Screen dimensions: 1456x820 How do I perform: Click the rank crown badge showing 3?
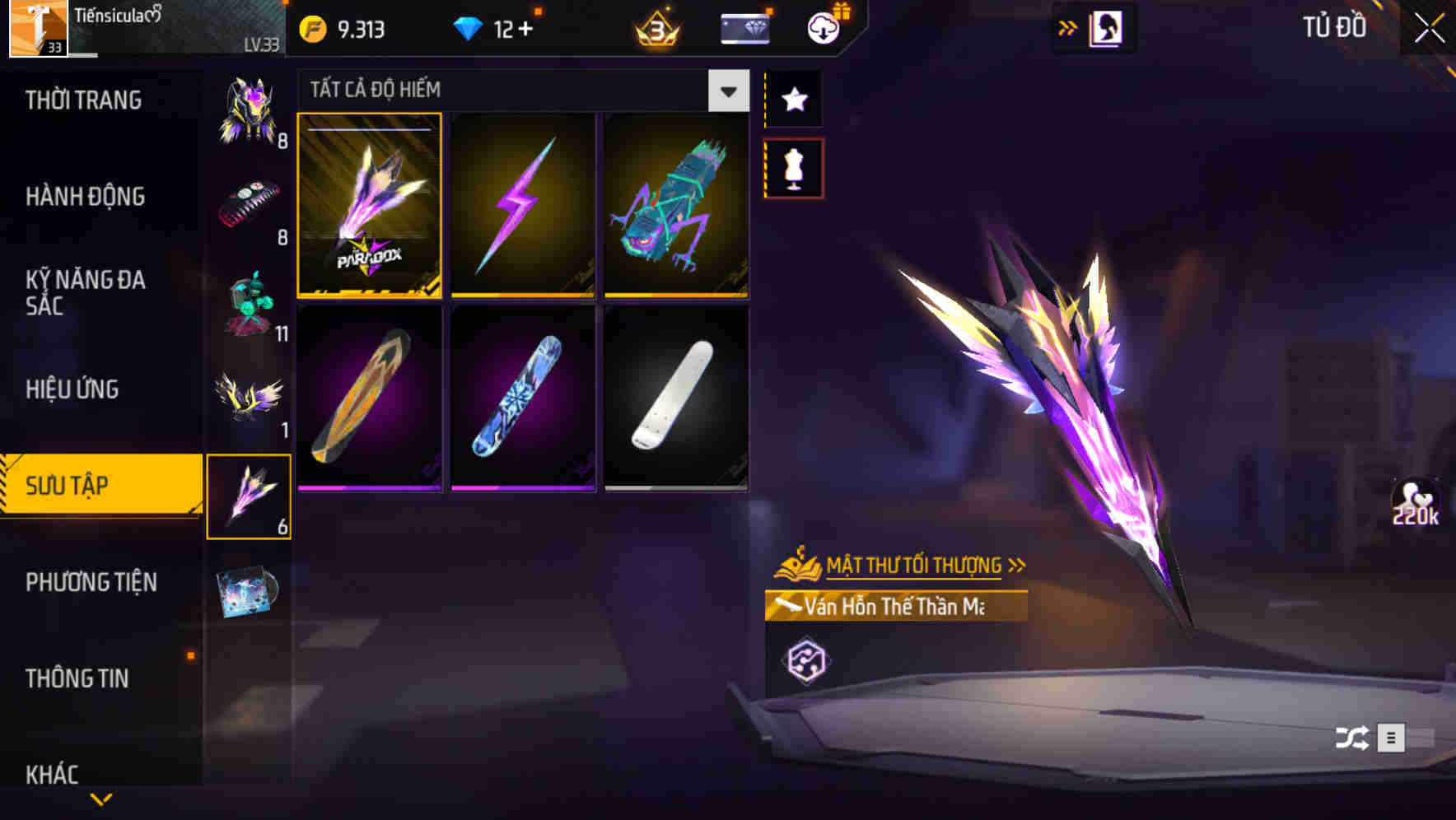(x=655, y=29)
